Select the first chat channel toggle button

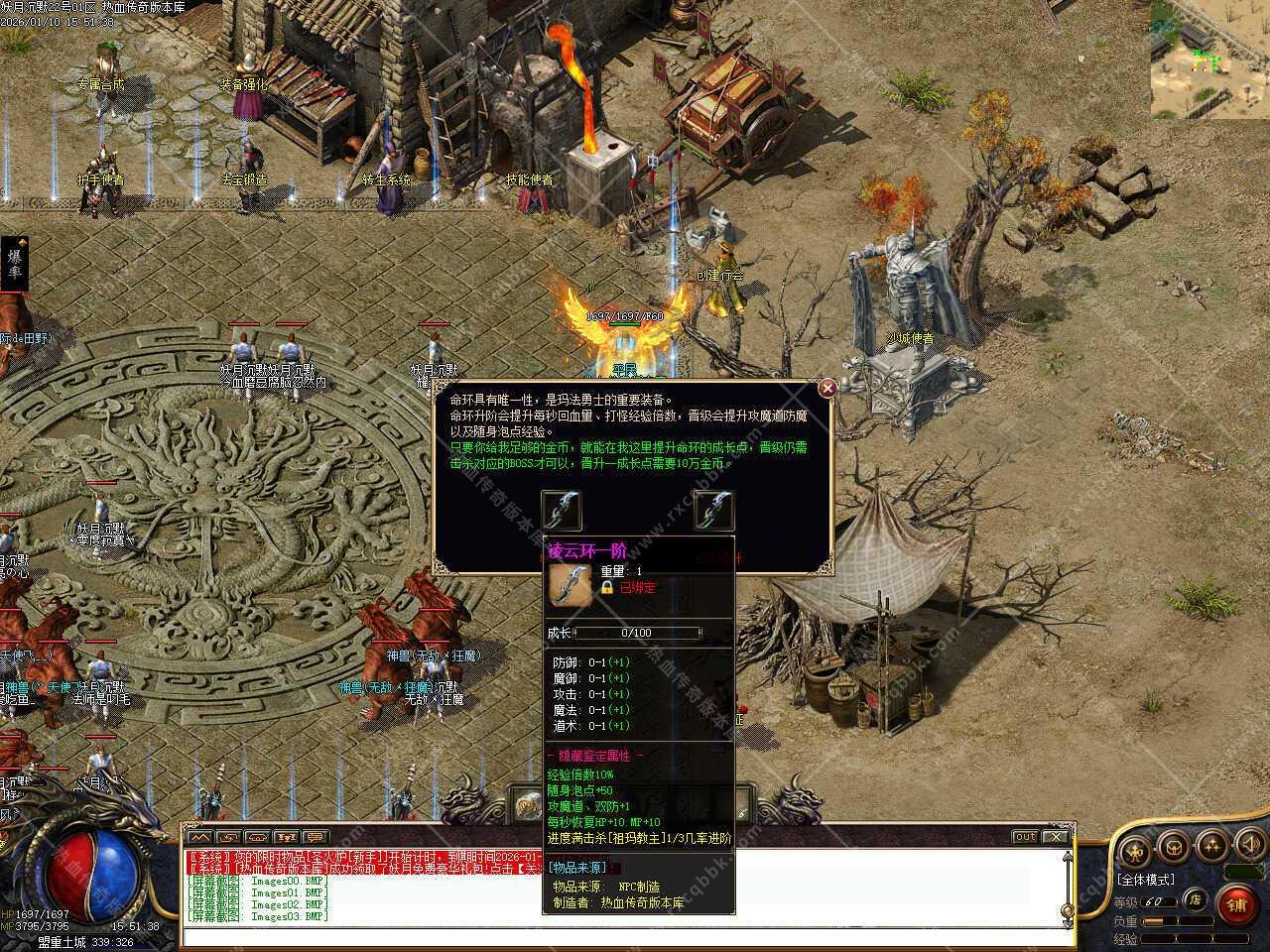[199, 837]
